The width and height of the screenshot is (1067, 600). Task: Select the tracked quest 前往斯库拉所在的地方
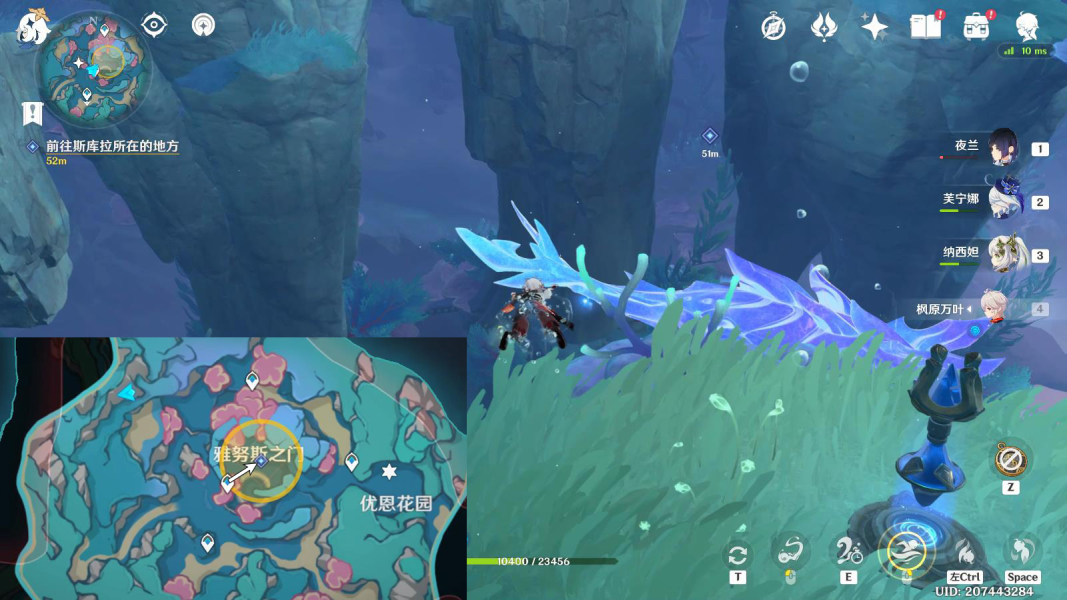click(111, 146)
